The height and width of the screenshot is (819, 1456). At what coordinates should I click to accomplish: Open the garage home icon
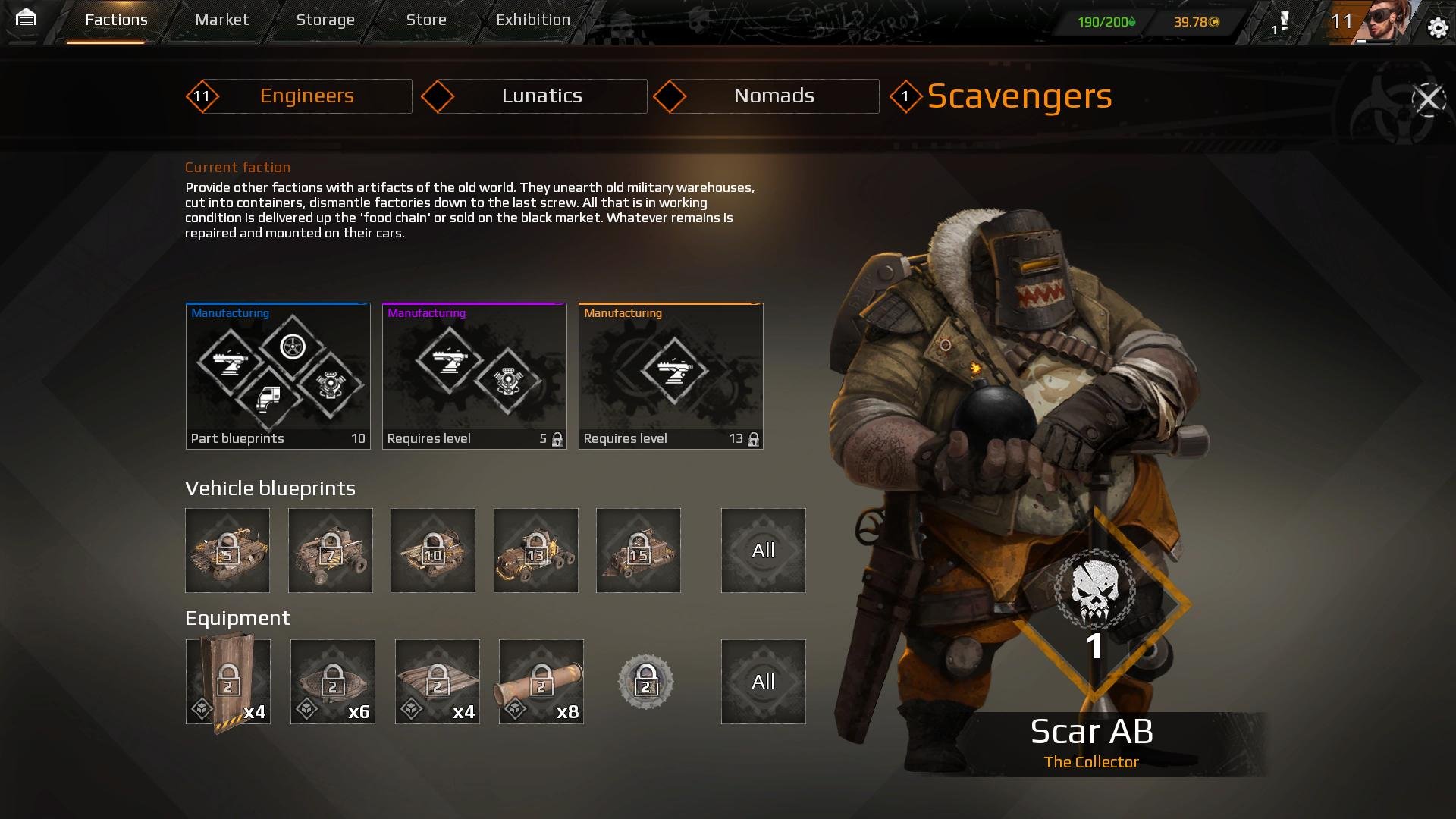(x=26, y=18)
